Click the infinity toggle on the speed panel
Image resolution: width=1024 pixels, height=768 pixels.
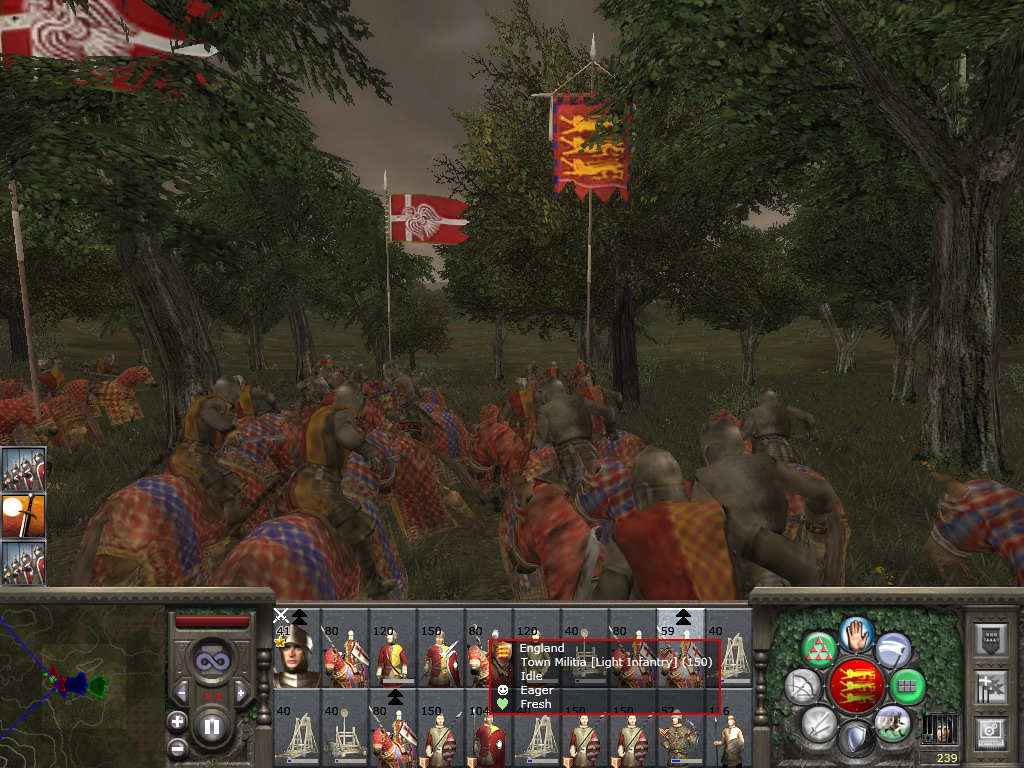[x=211, y=660]
